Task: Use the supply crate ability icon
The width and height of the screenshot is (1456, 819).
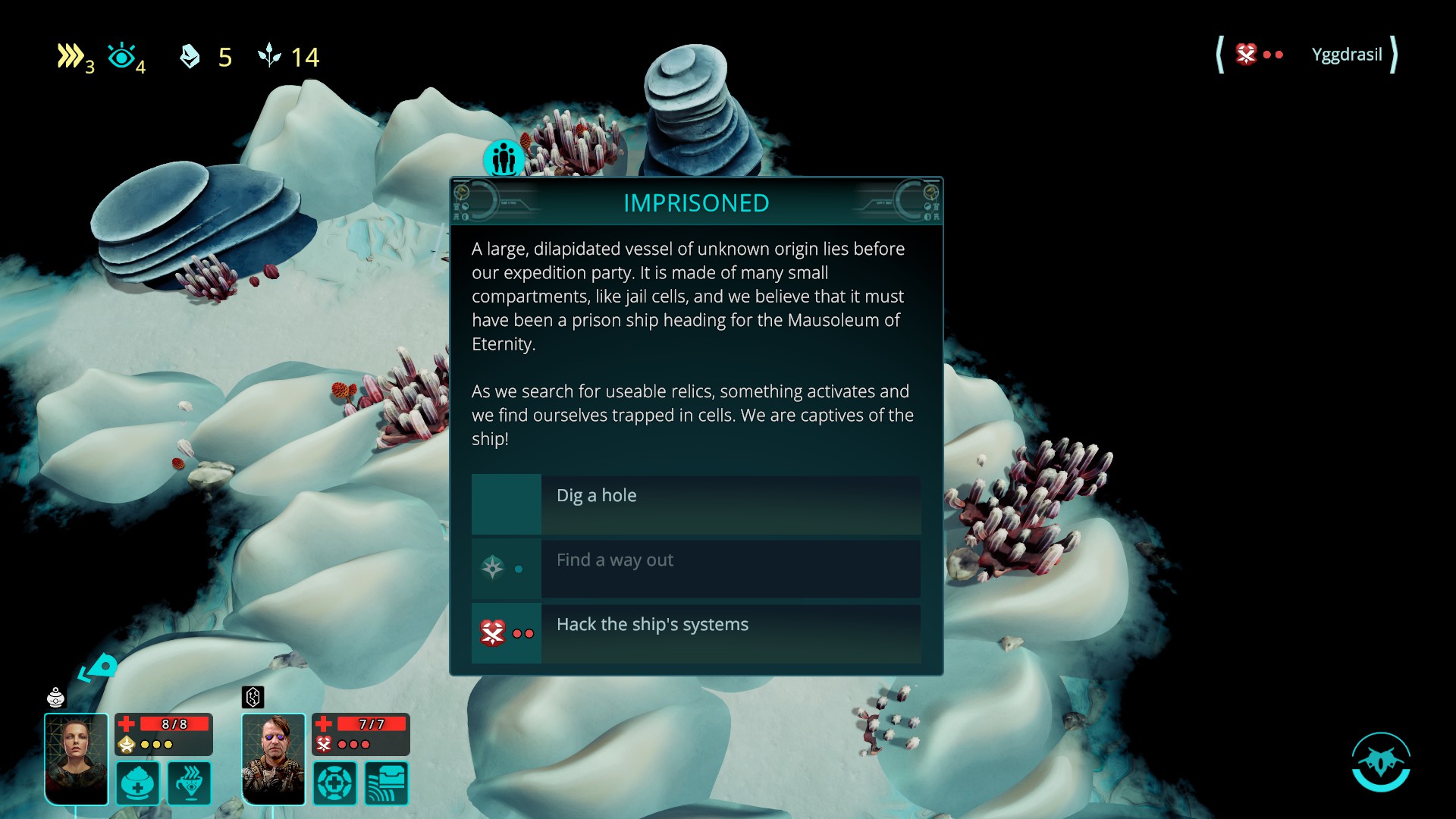Action: coord(387,783)
